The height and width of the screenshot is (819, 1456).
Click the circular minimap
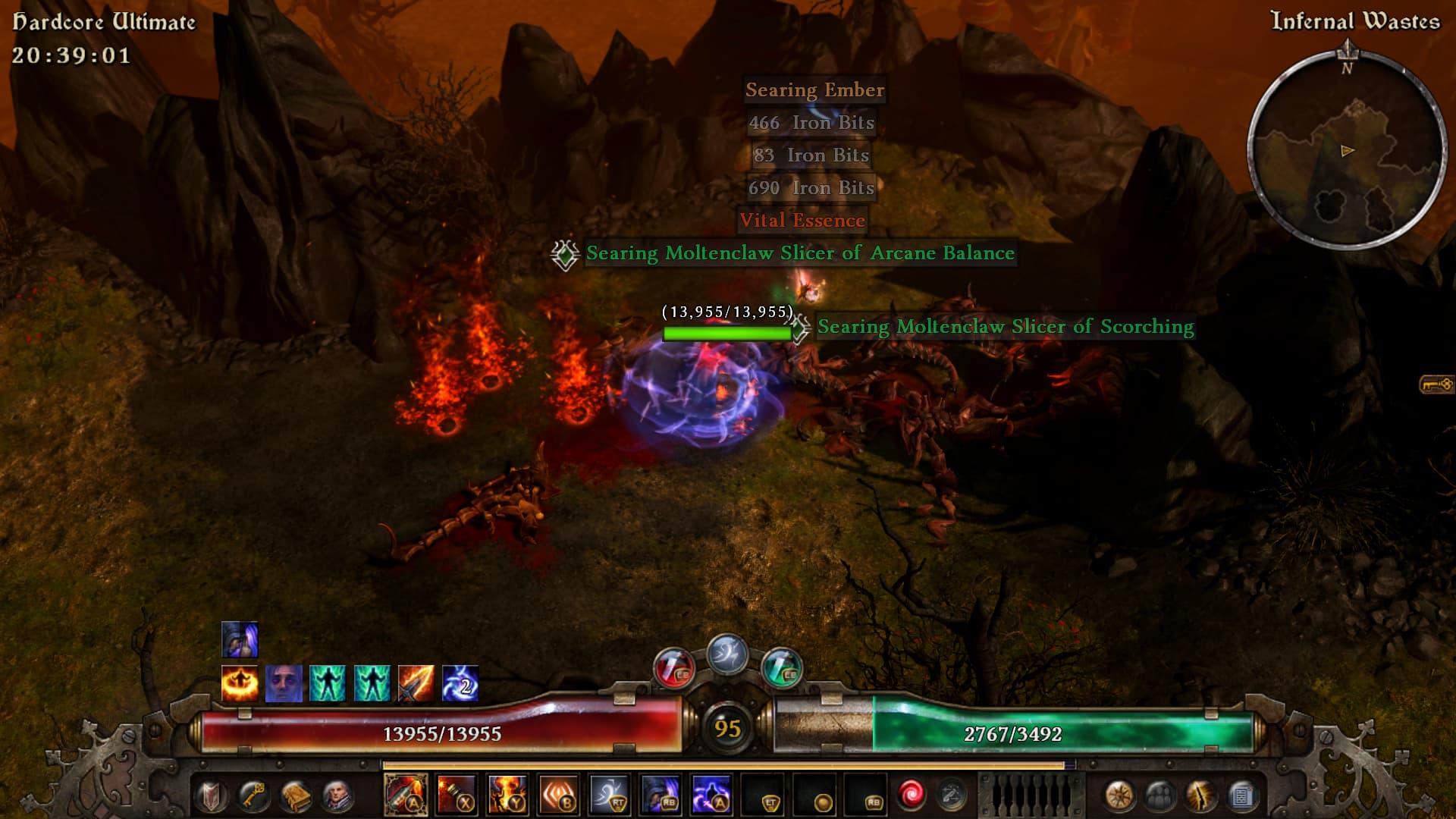tap(1347, 149)
